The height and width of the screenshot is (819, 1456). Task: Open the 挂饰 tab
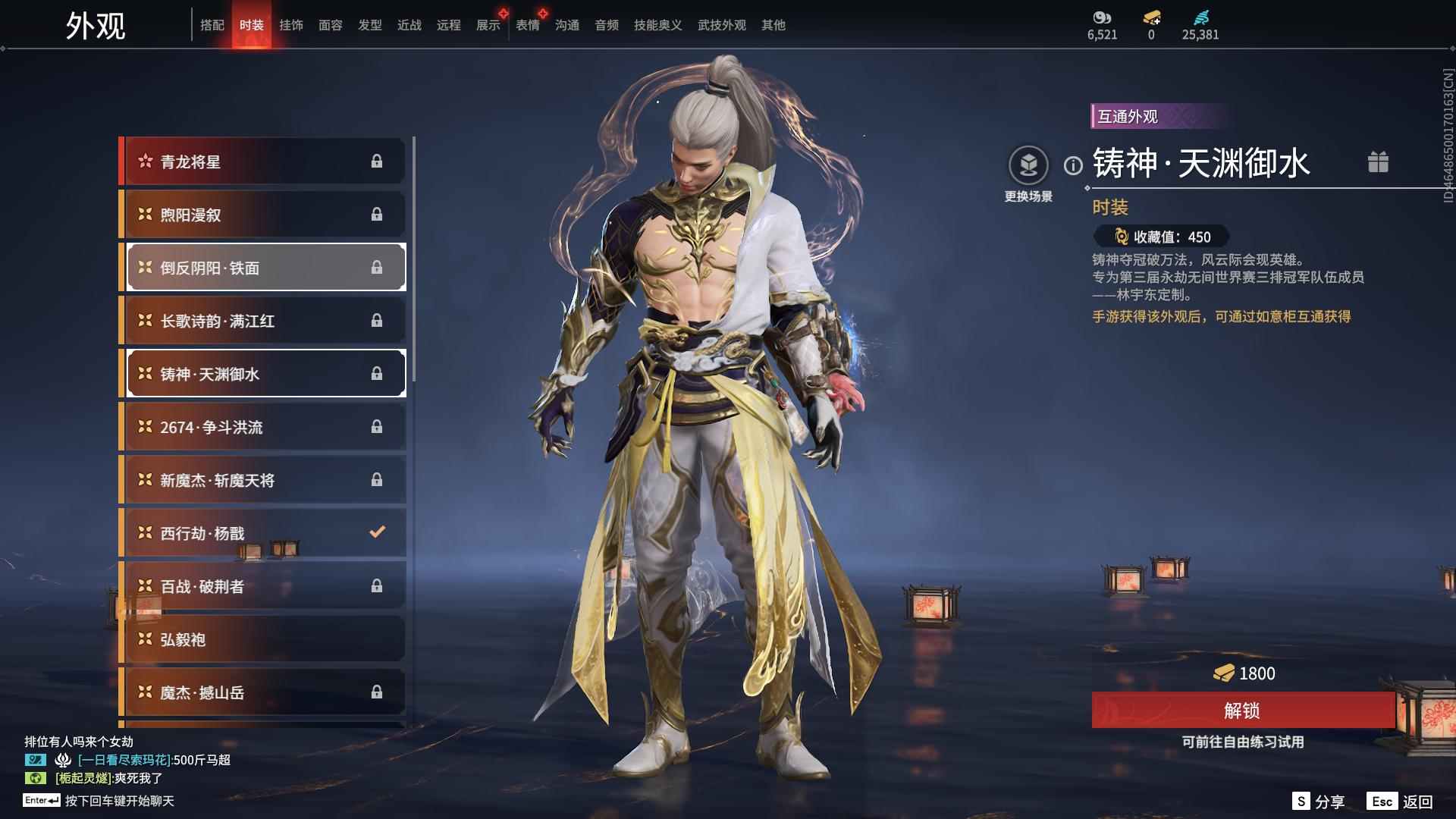[x=290, y=25]
